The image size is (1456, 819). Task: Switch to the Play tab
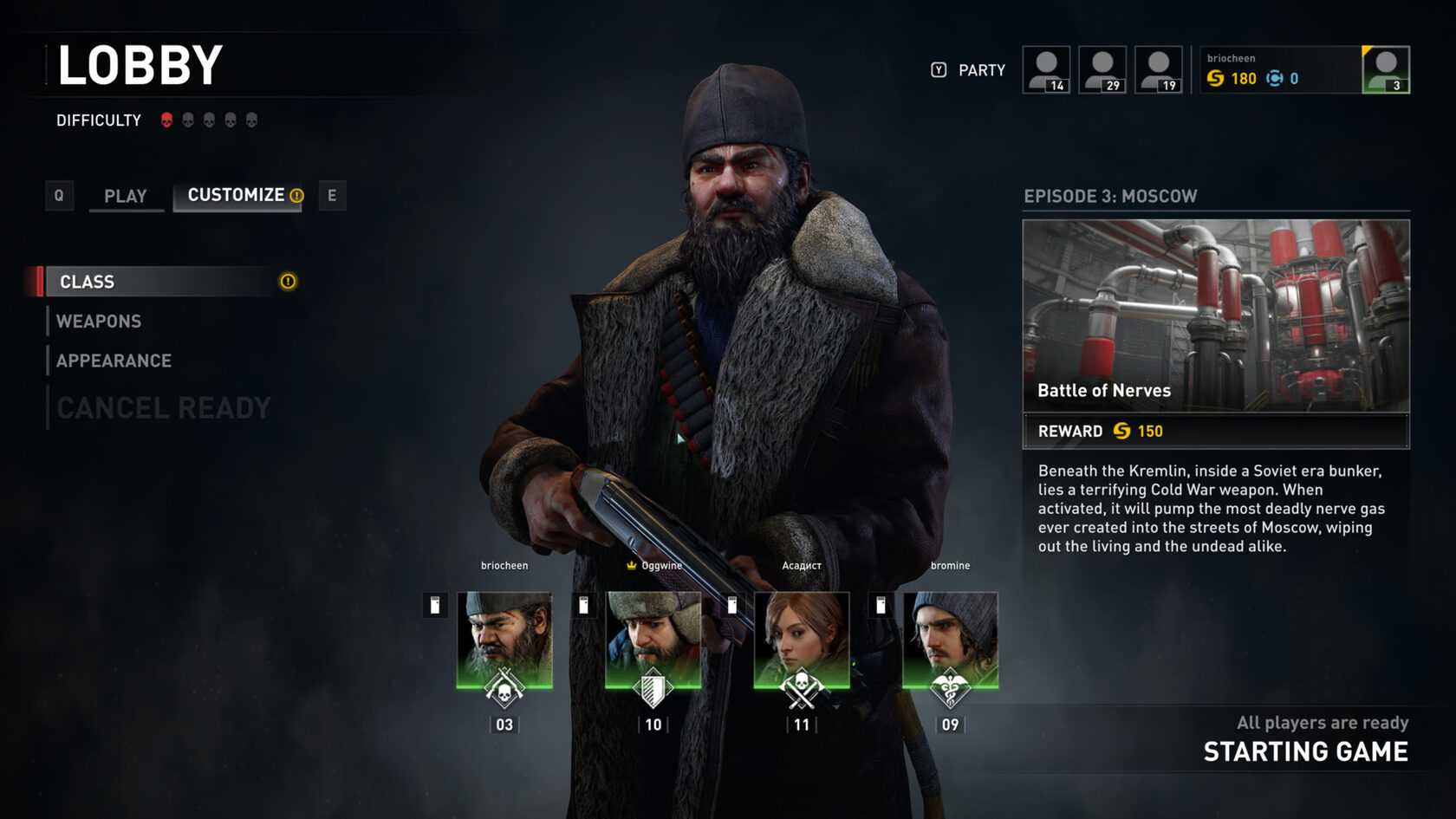coord(126,196)
